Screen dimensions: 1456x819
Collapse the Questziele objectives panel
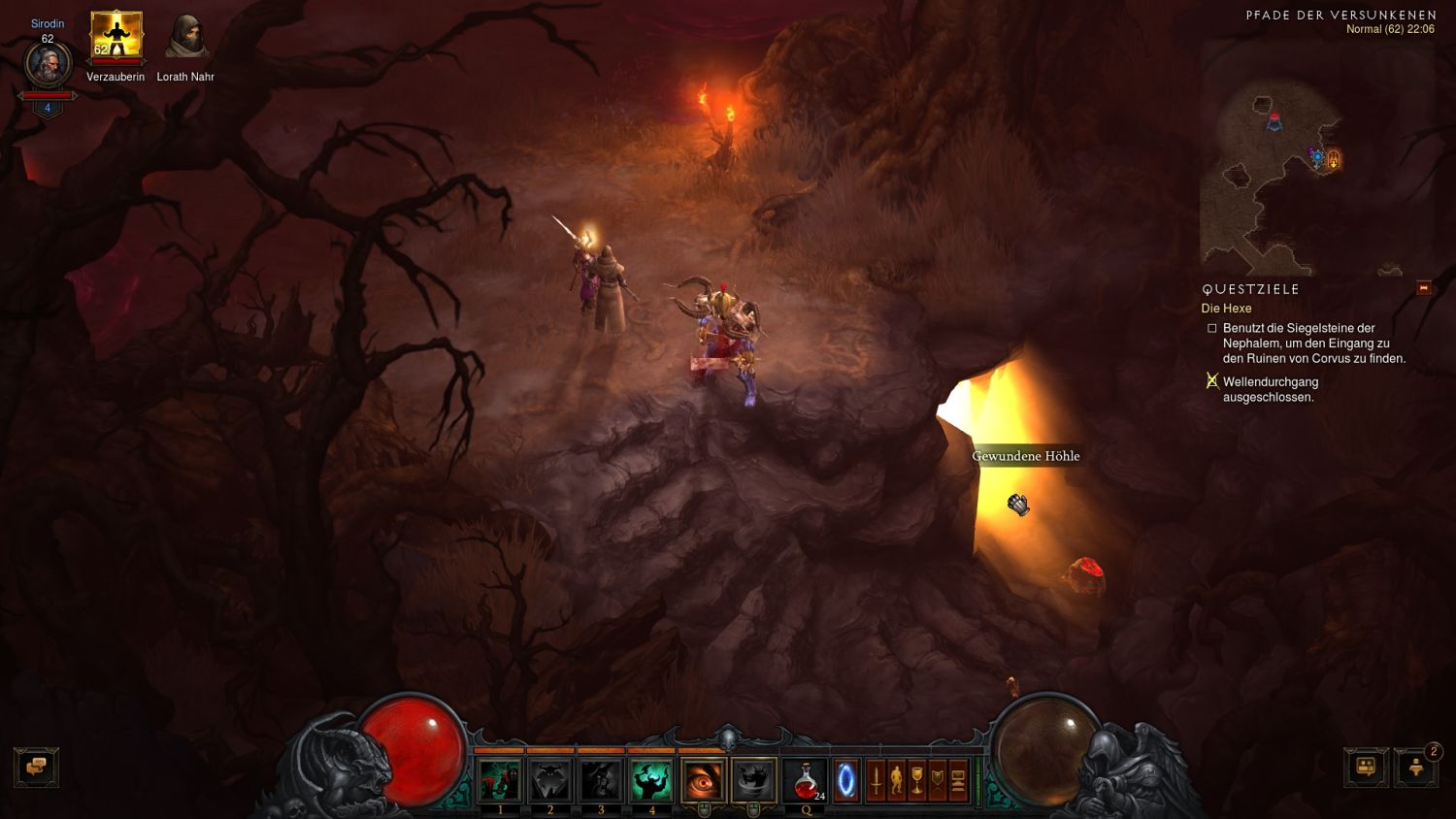click(1424, 288)
